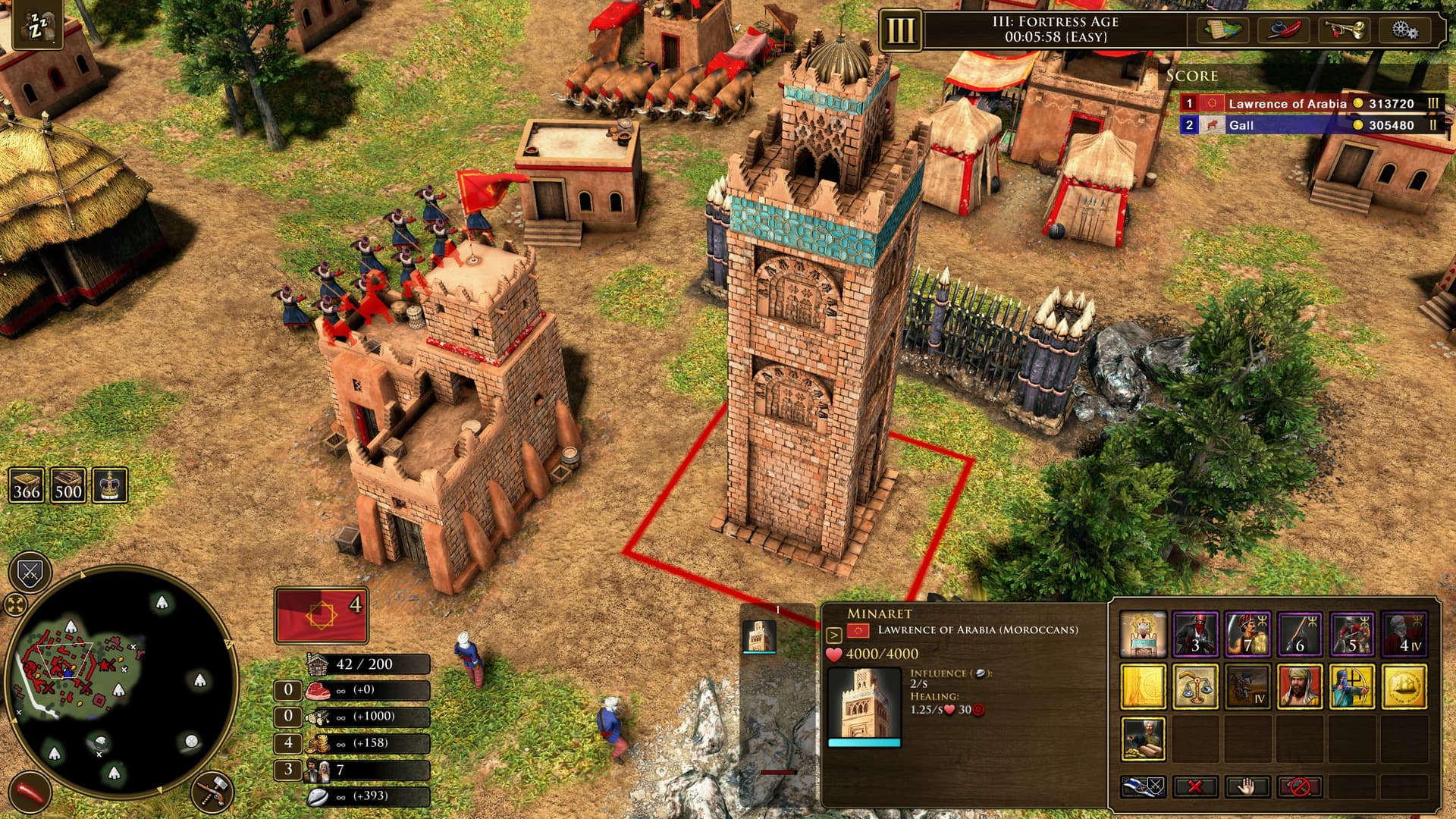Click the minimap to move the camera
The width and height of the screenshot is (1456, 819).
(121, 682)
